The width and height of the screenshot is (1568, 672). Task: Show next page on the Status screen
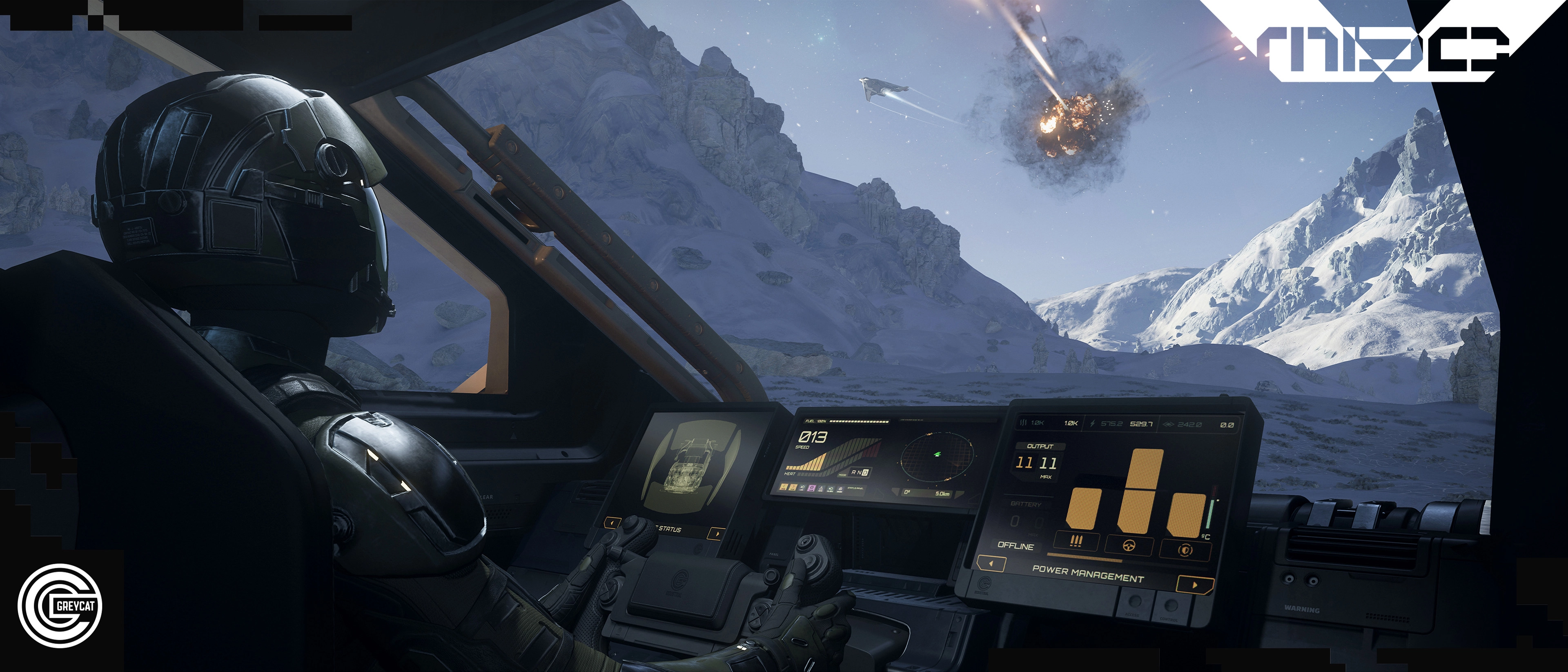(717, 534)
